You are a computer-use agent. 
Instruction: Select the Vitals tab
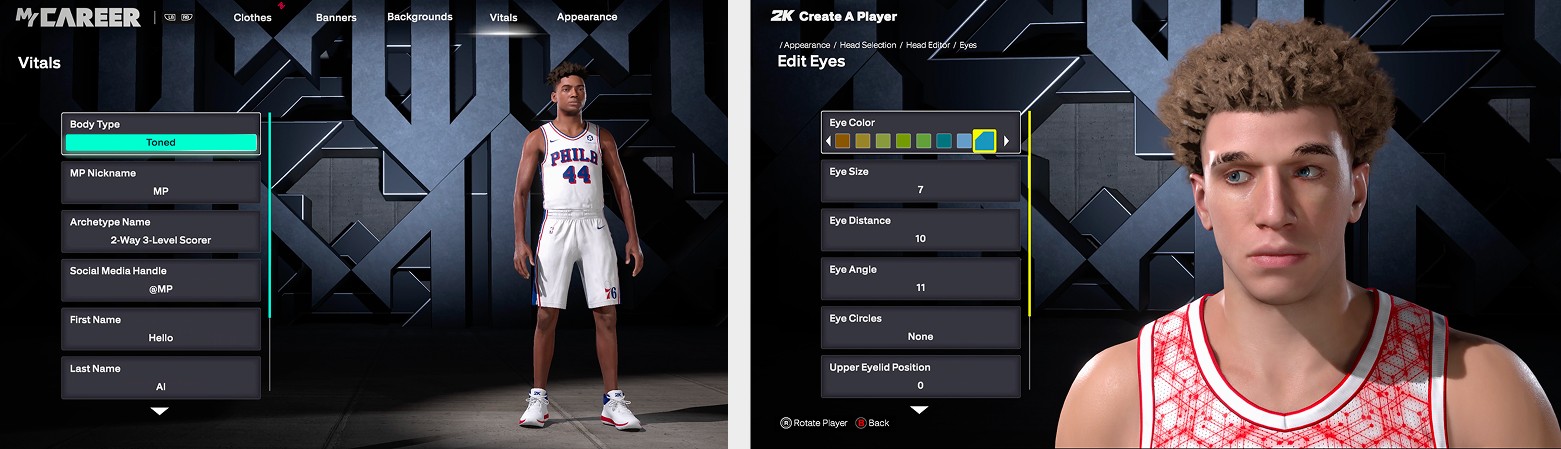[504, 17]
